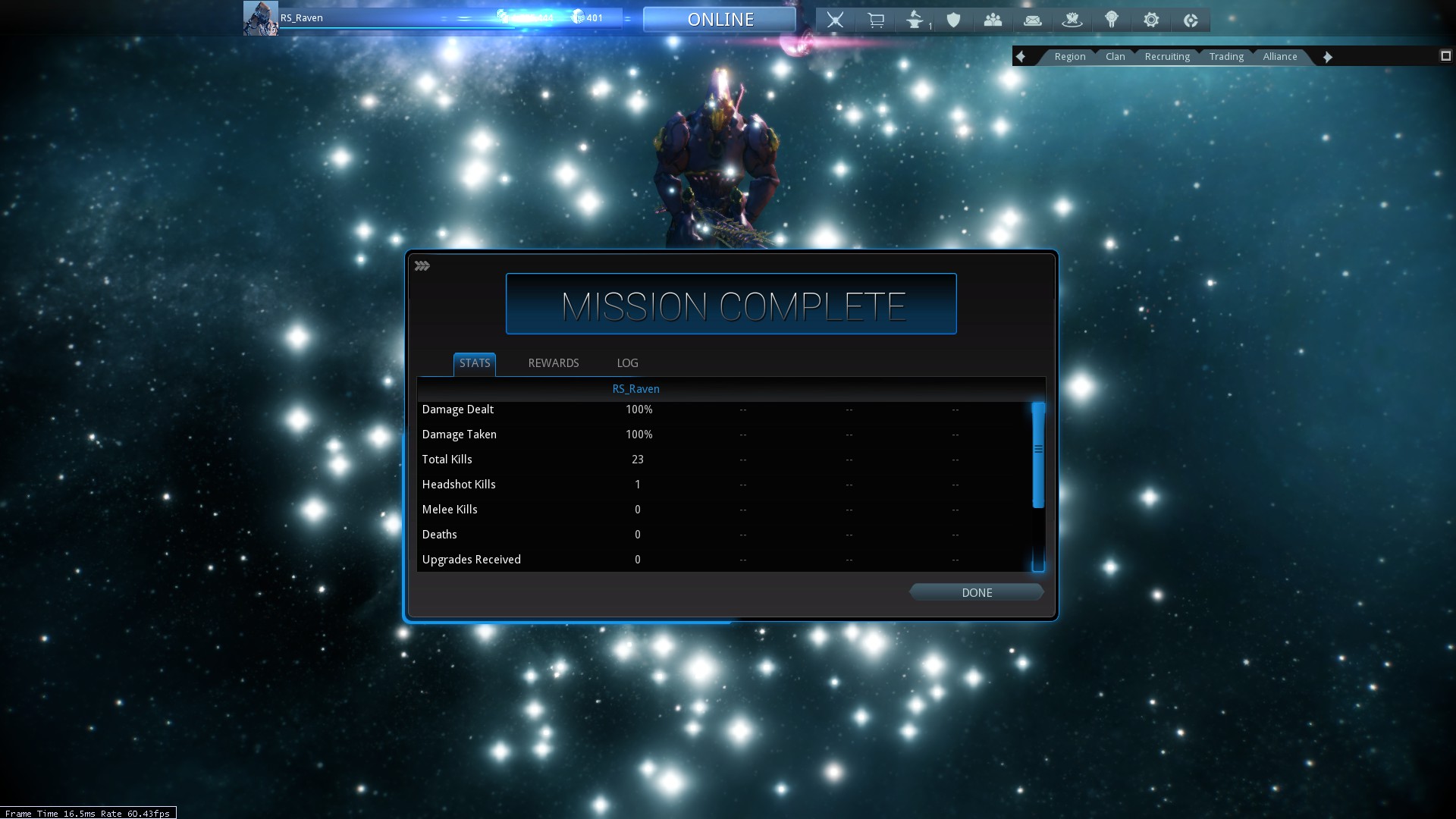This screenshot has width=1456, height=819.
Task: Click the lotus flower icon
Action: 1072,20
